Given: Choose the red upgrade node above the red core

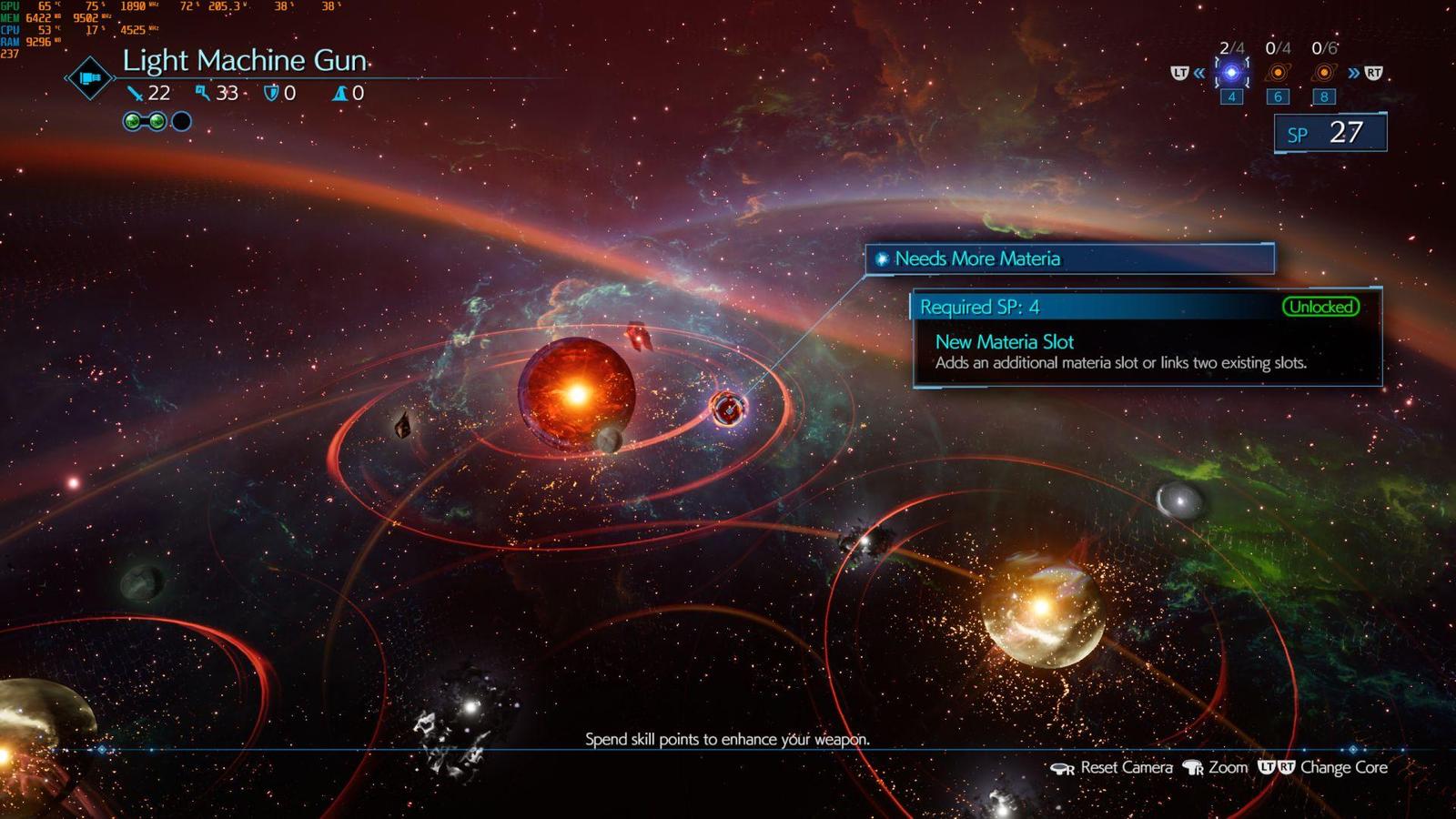Looking at the screenshot, I should pos(639,338).
